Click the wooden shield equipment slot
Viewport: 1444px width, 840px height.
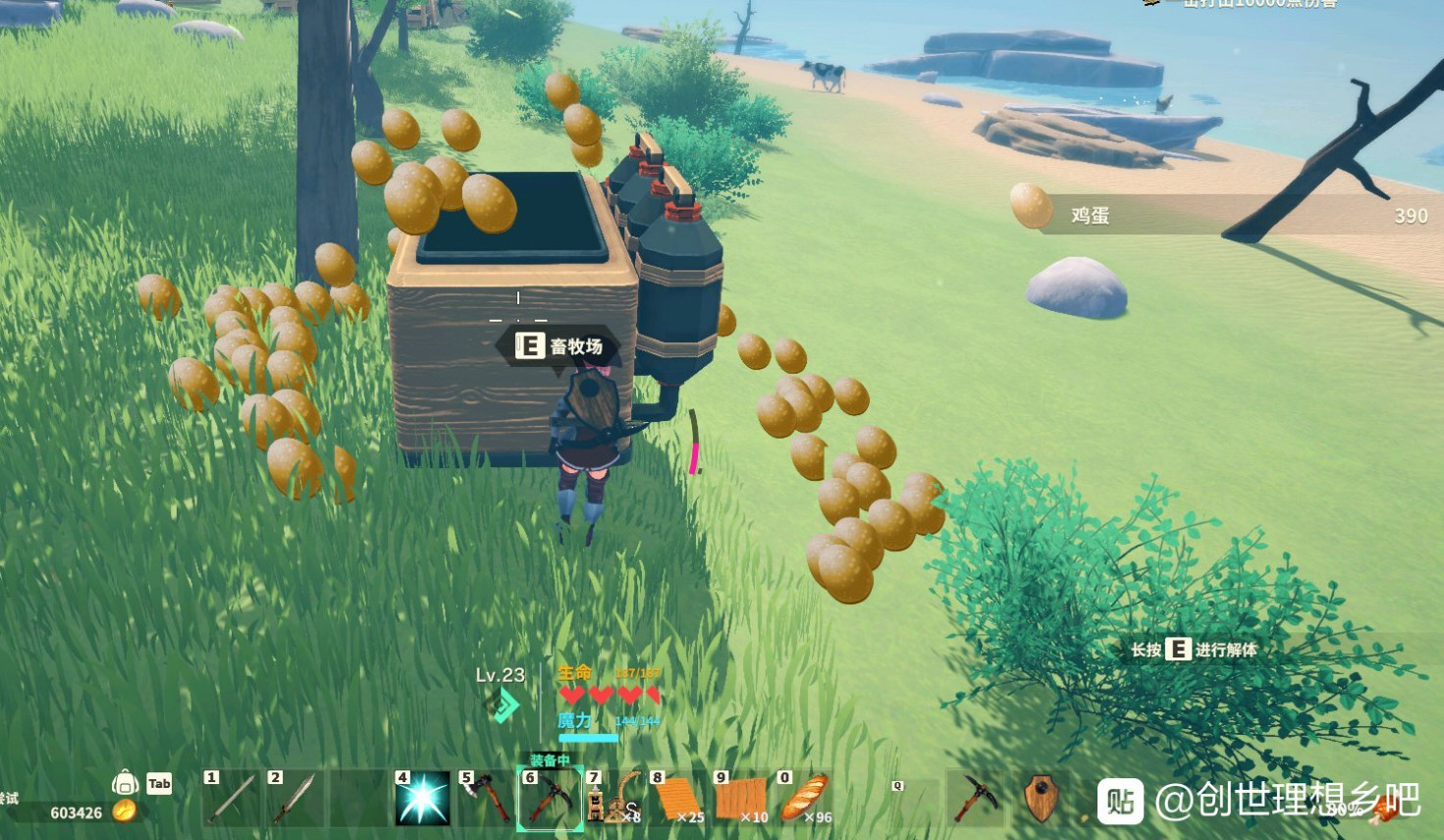coord(1041,798)
